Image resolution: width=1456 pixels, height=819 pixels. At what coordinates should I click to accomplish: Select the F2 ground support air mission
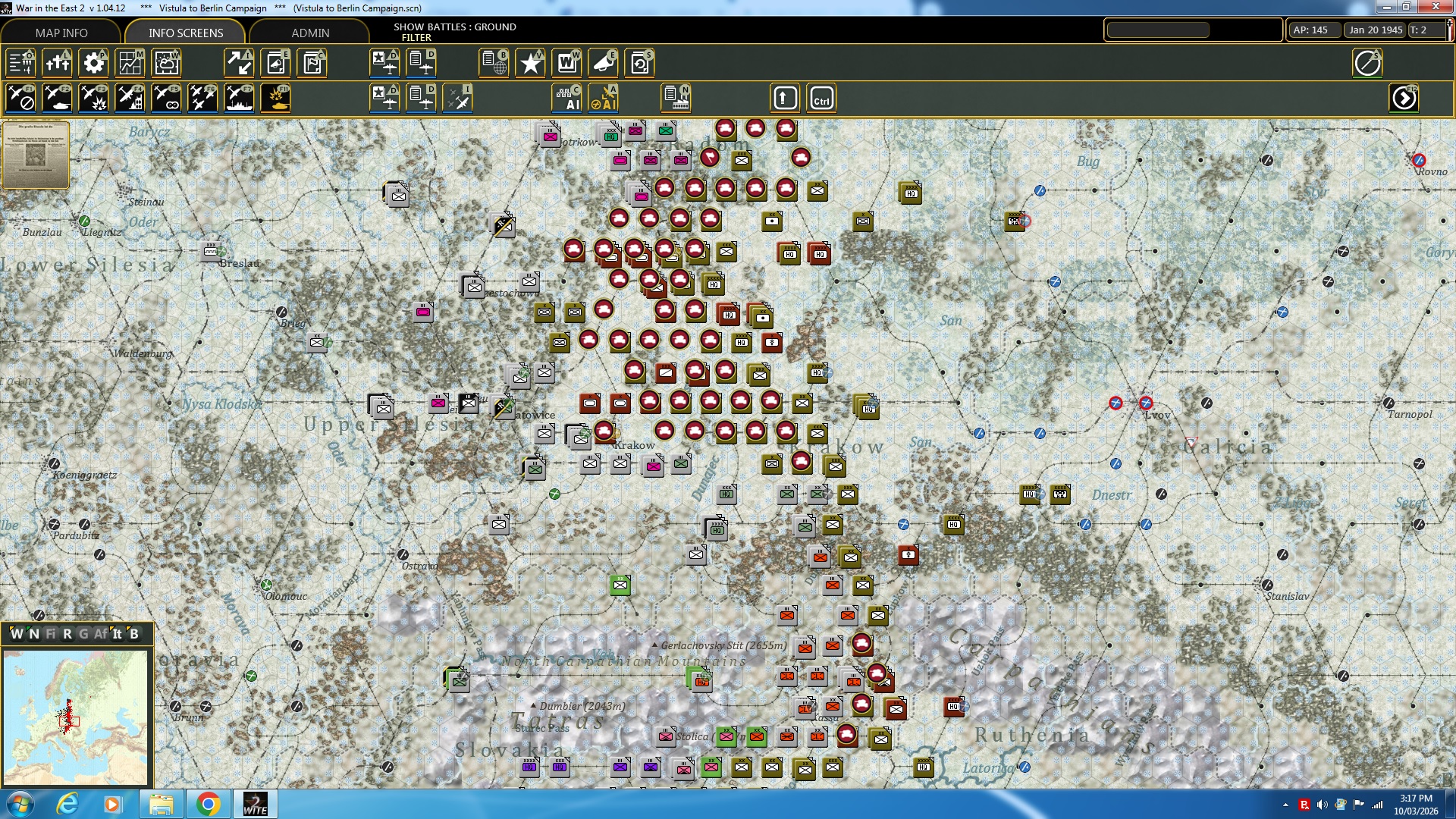coord(58,98)
